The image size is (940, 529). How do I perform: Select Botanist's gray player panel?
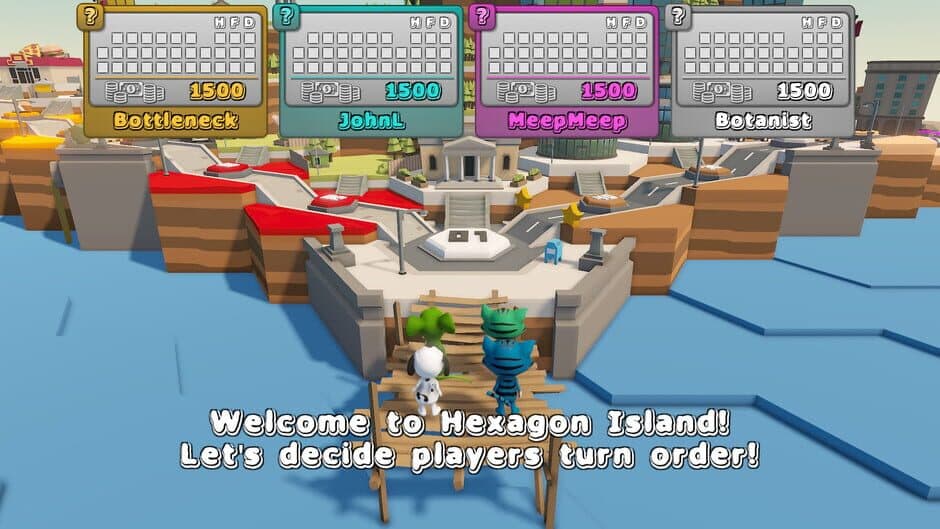[x=763, y=72]
